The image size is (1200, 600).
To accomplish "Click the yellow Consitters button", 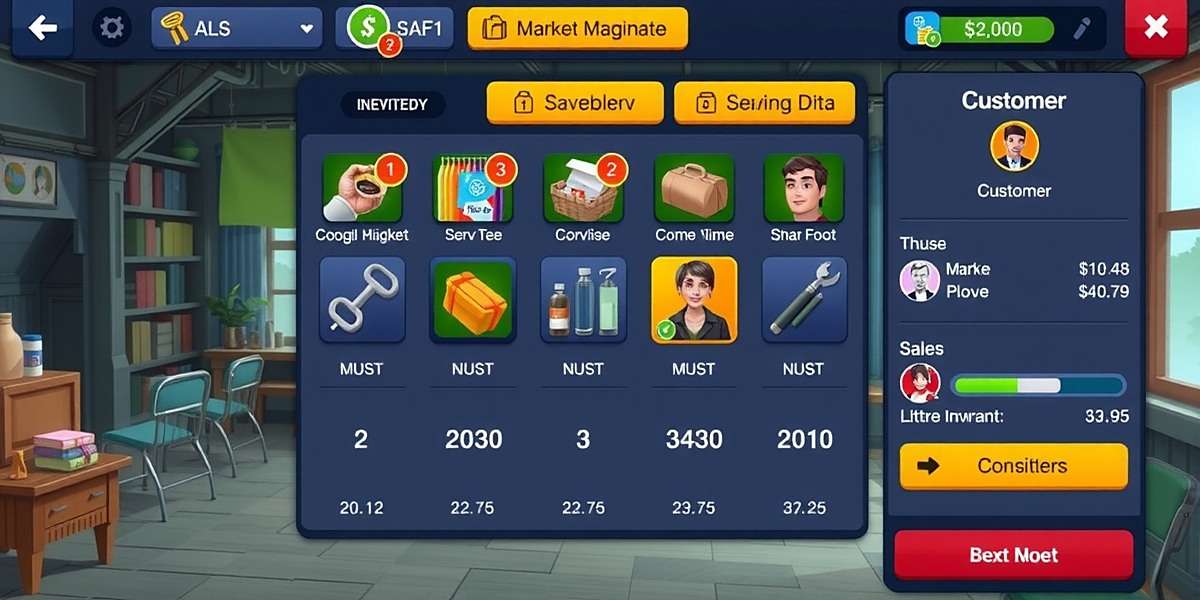I will [1013, 466].
